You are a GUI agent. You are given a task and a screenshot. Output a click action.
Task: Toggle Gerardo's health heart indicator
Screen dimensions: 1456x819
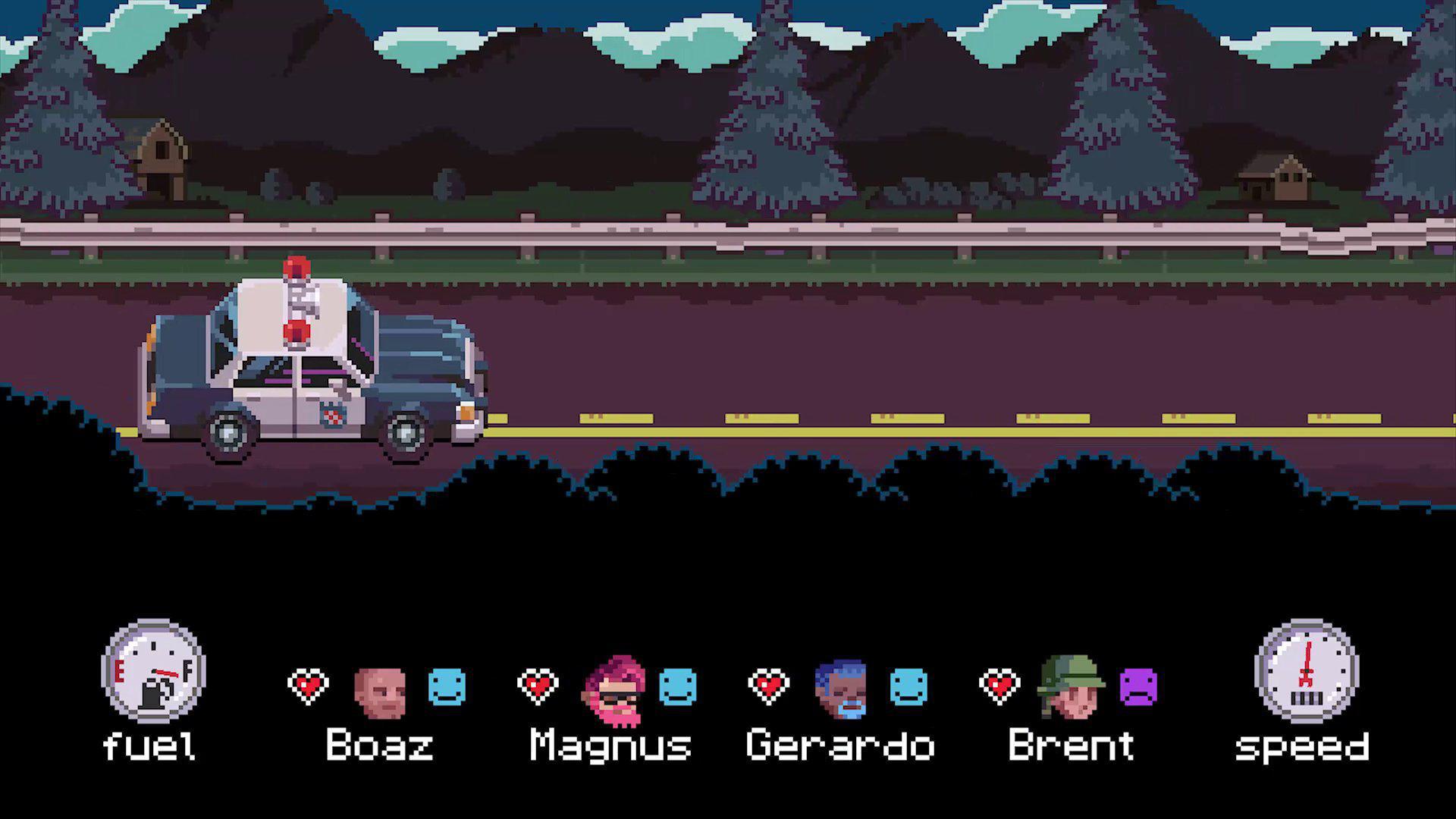pyautogui.click(x=768, y=685)
